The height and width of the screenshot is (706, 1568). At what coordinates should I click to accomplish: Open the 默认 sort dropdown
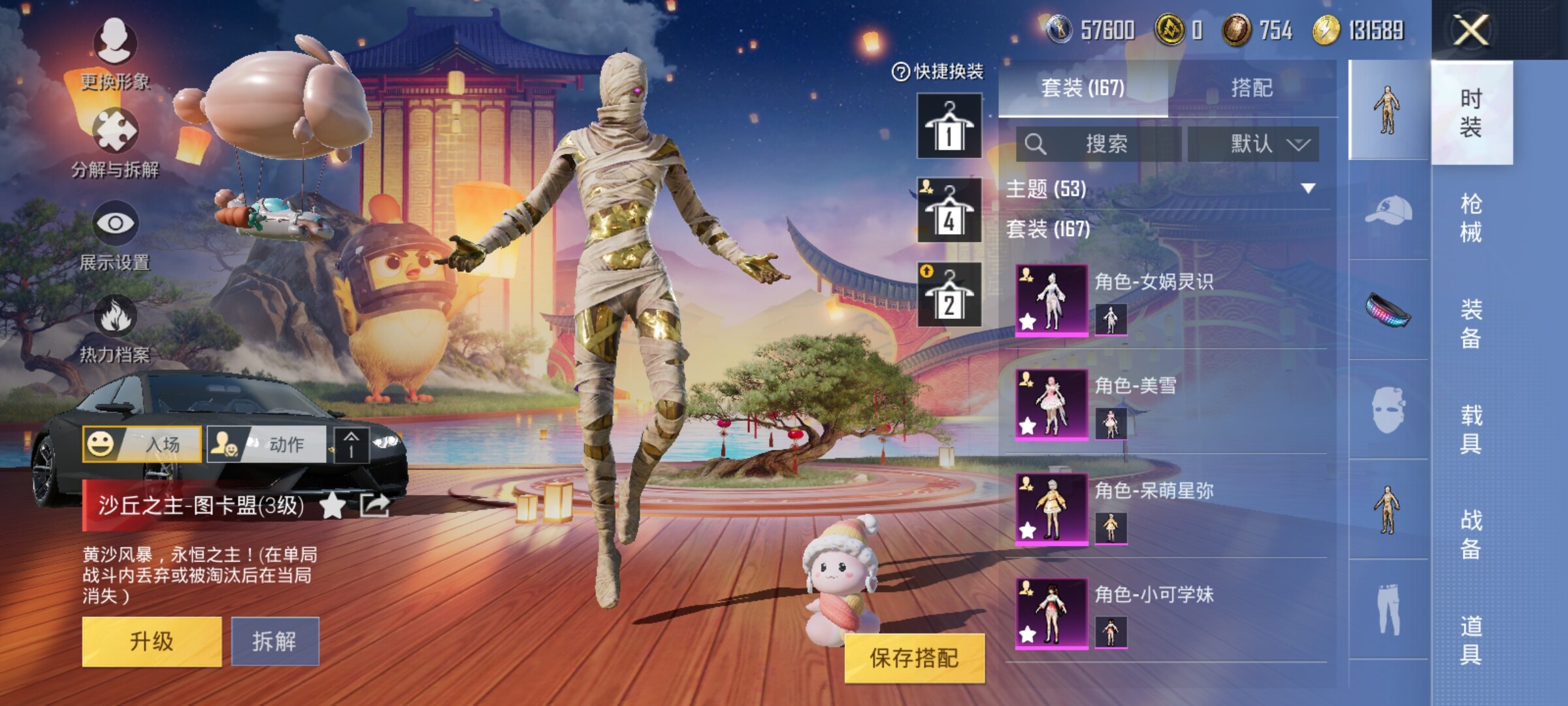click(x=1253, y=144)
